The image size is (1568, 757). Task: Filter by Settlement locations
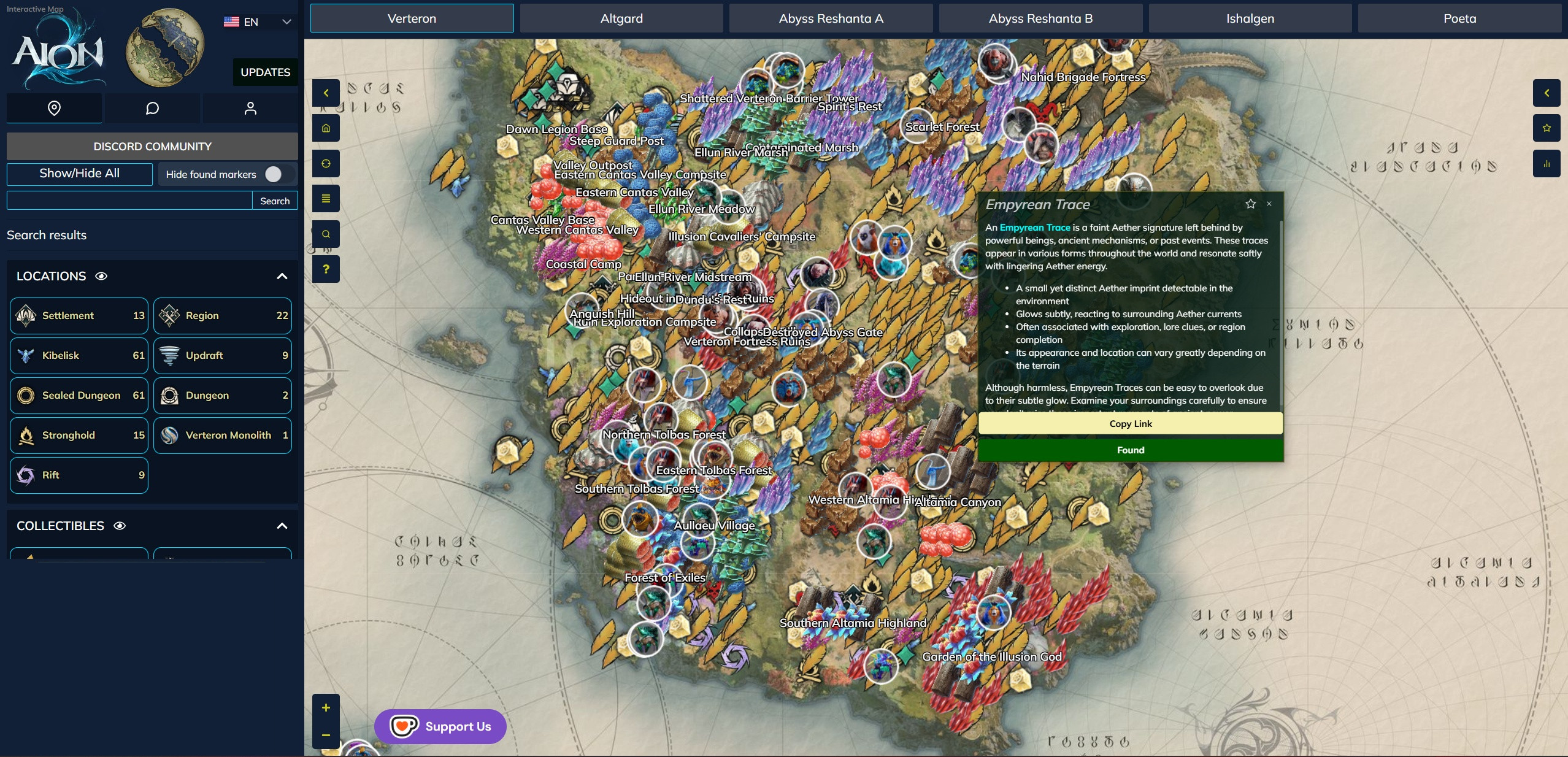pos(79,315)
